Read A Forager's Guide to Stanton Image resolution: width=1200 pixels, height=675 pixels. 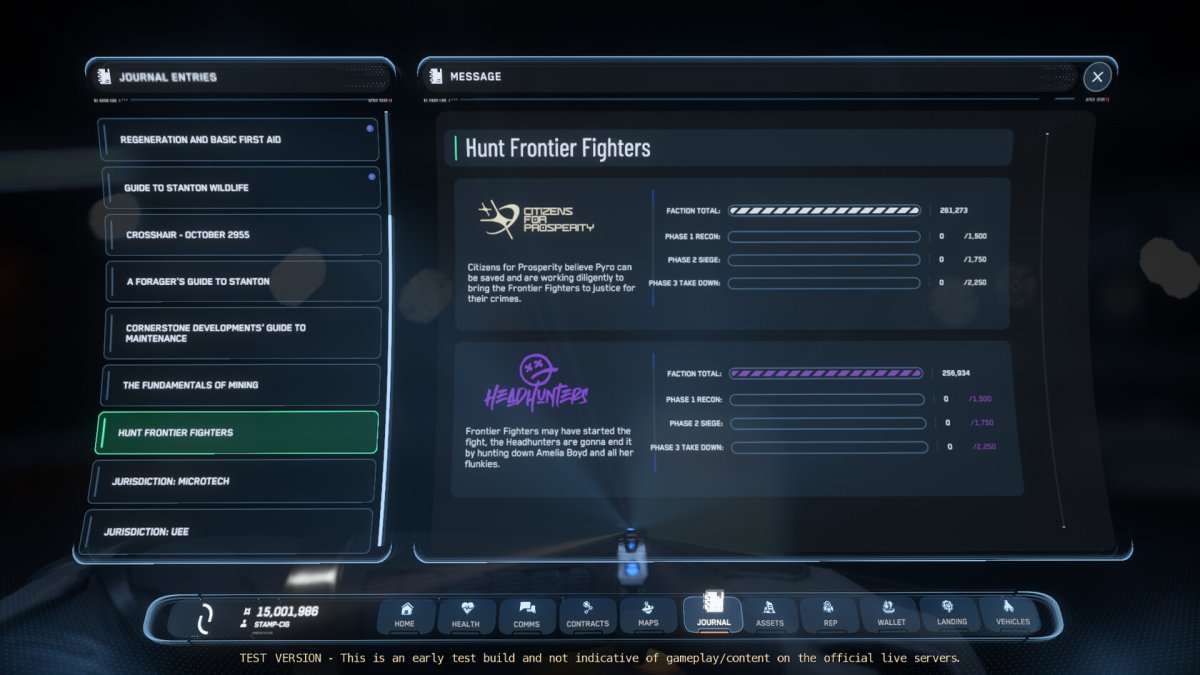click(242, 282)
